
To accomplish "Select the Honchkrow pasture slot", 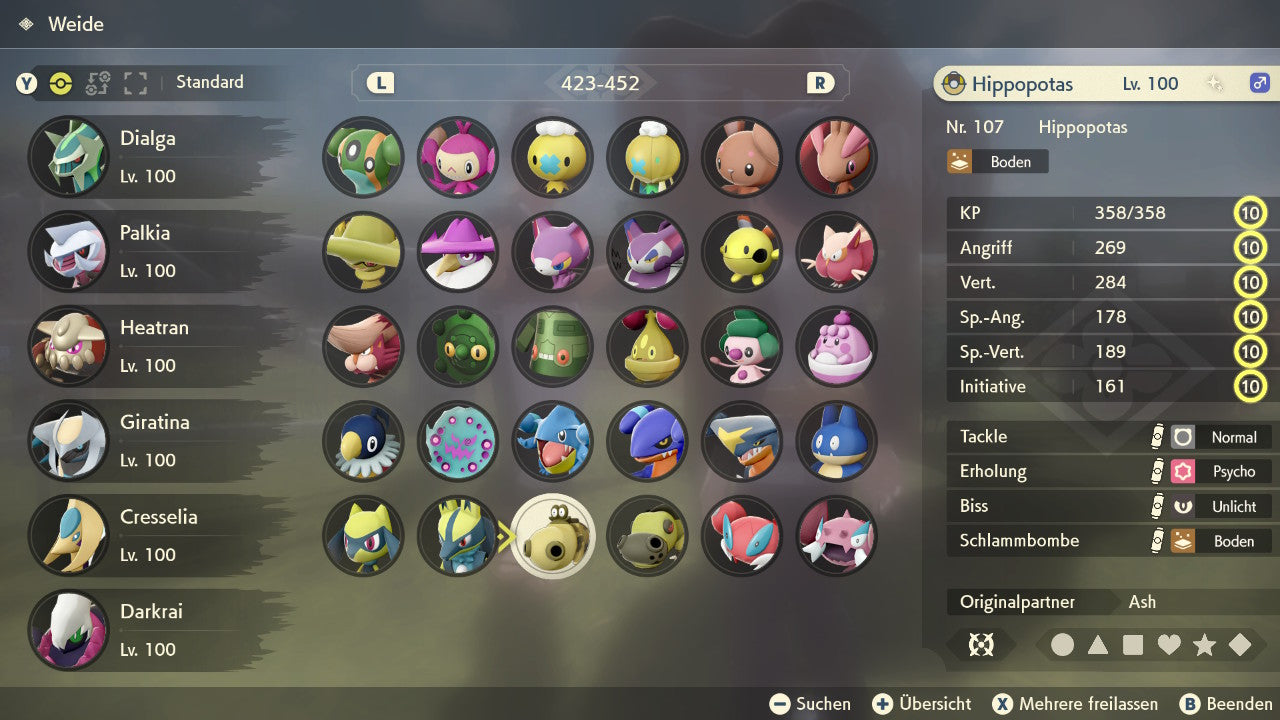I will pyautogui.click(x=458, y=251).
